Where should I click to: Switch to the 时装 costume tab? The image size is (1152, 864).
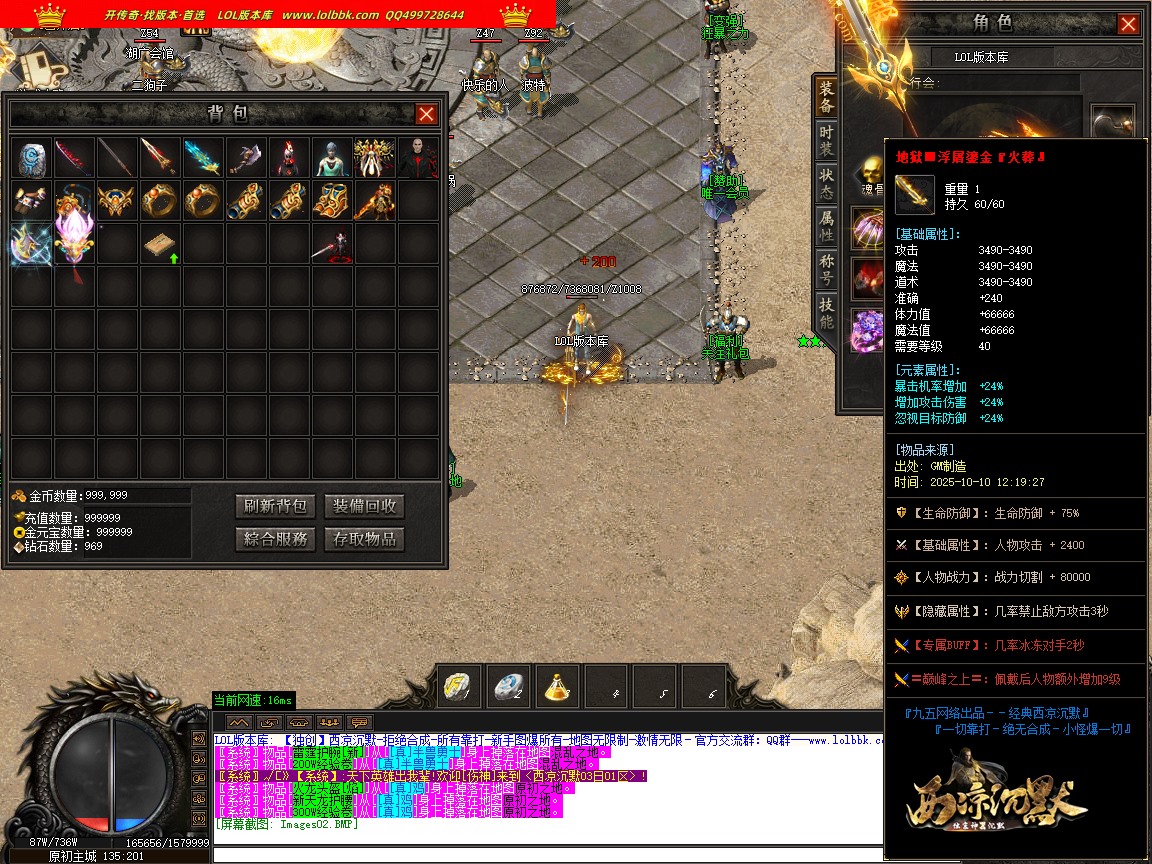[826, 140]
